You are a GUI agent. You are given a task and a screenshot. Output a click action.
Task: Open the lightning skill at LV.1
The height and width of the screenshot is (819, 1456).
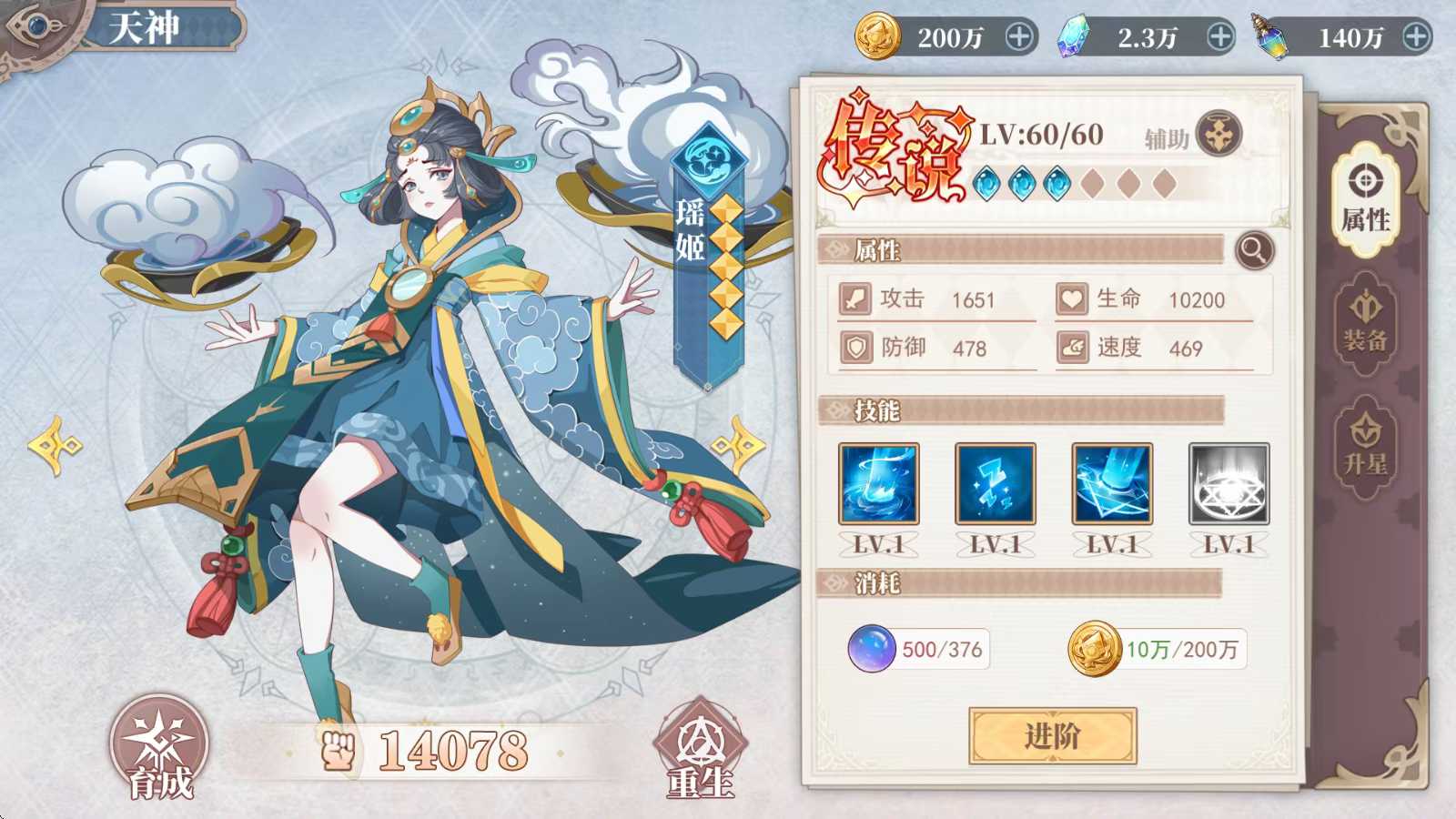tap(994, 485)
